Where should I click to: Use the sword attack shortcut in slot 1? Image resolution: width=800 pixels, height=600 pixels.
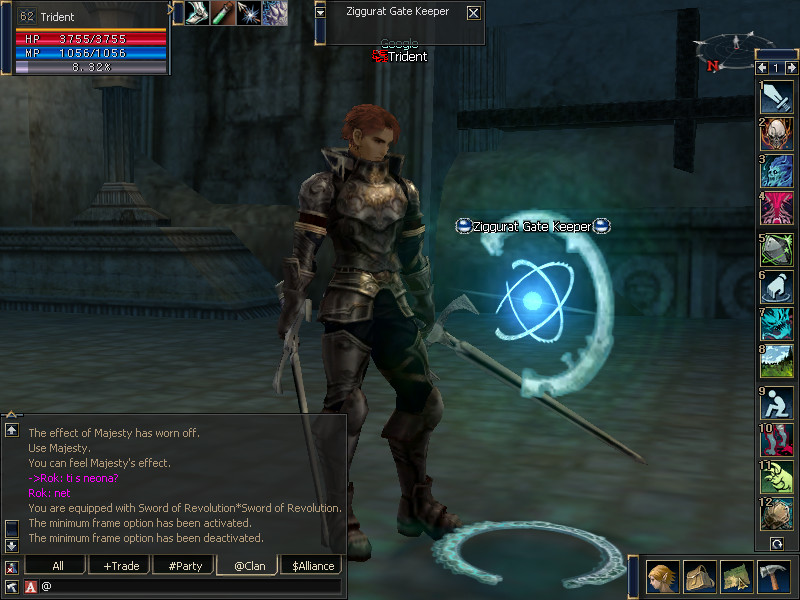[x=777, y=97]
